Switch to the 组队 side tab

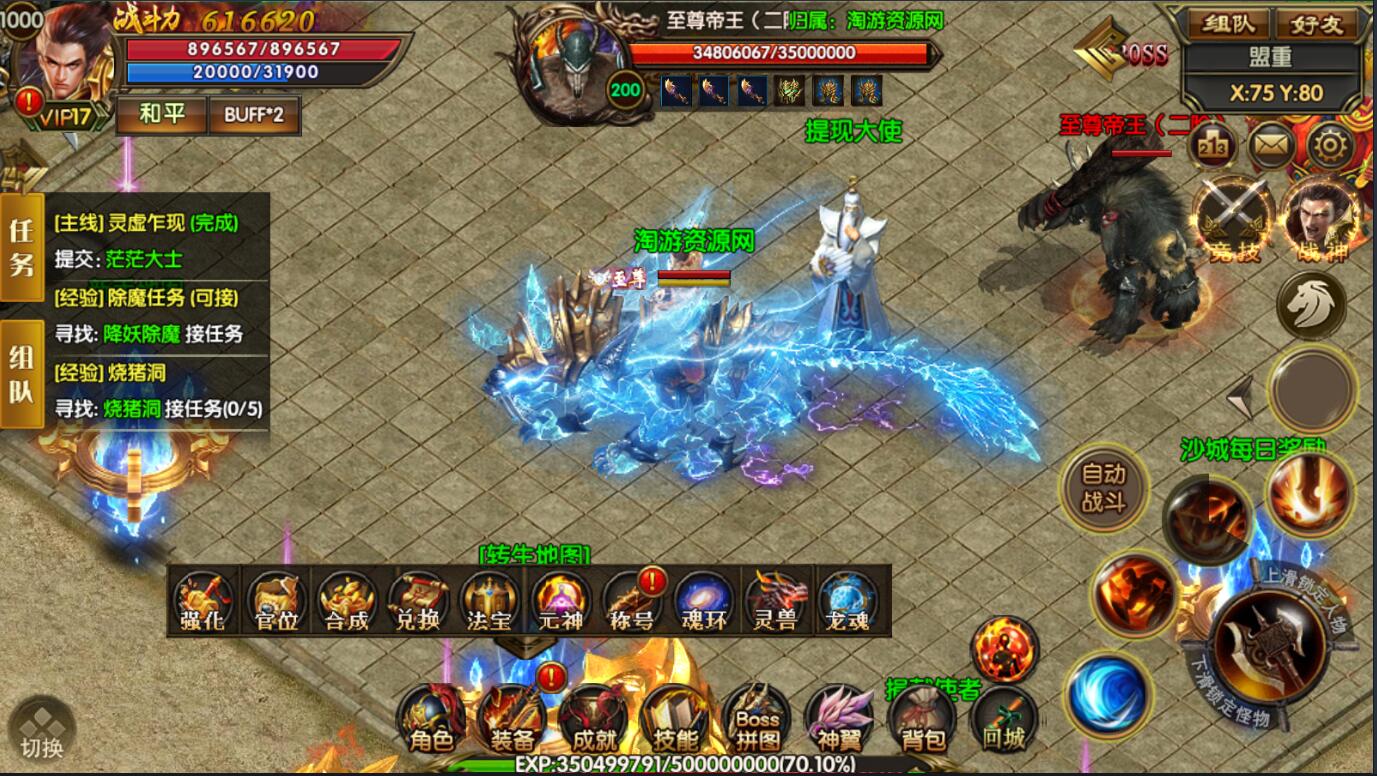[x=21, y=375]
